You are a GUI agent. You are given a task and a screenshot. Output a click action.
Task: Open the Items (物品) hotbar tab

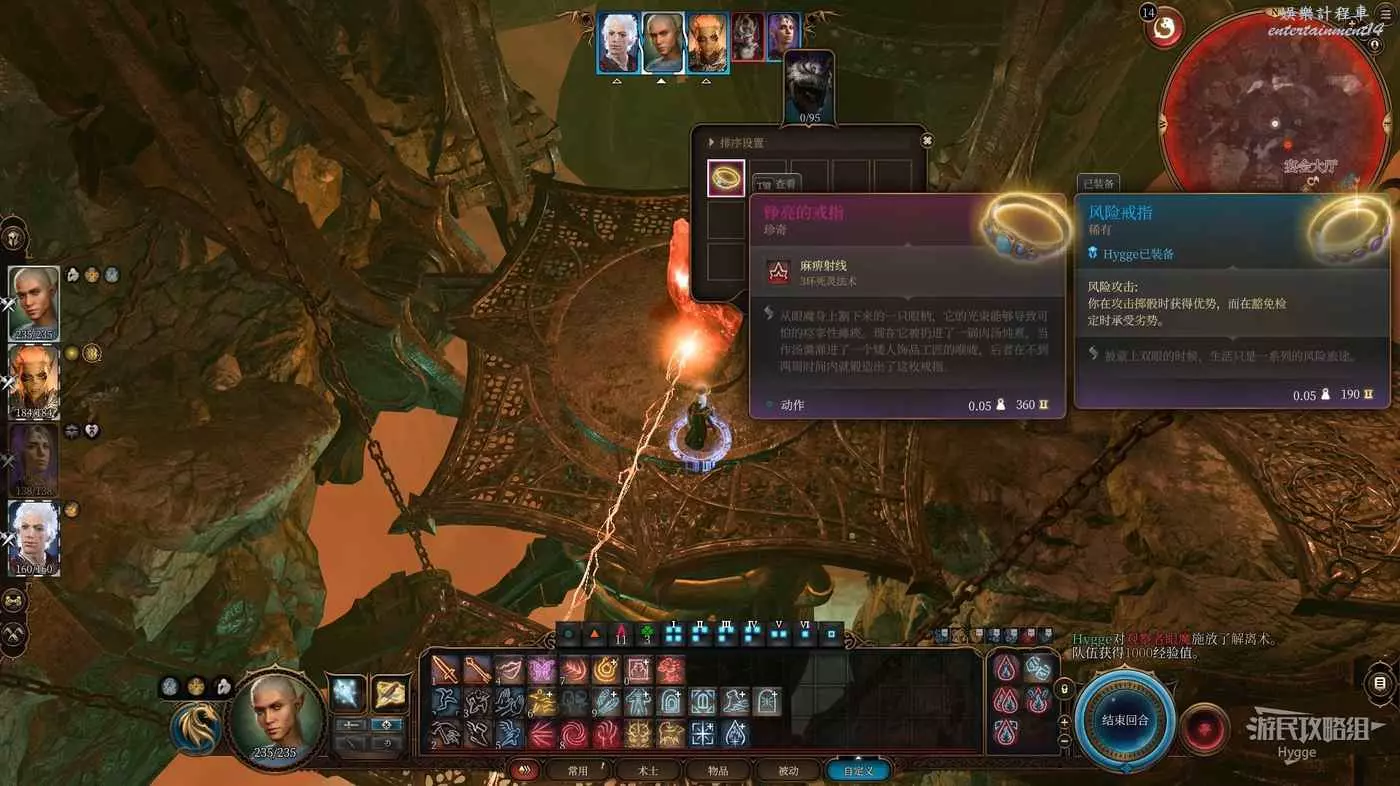click(718, 771)
